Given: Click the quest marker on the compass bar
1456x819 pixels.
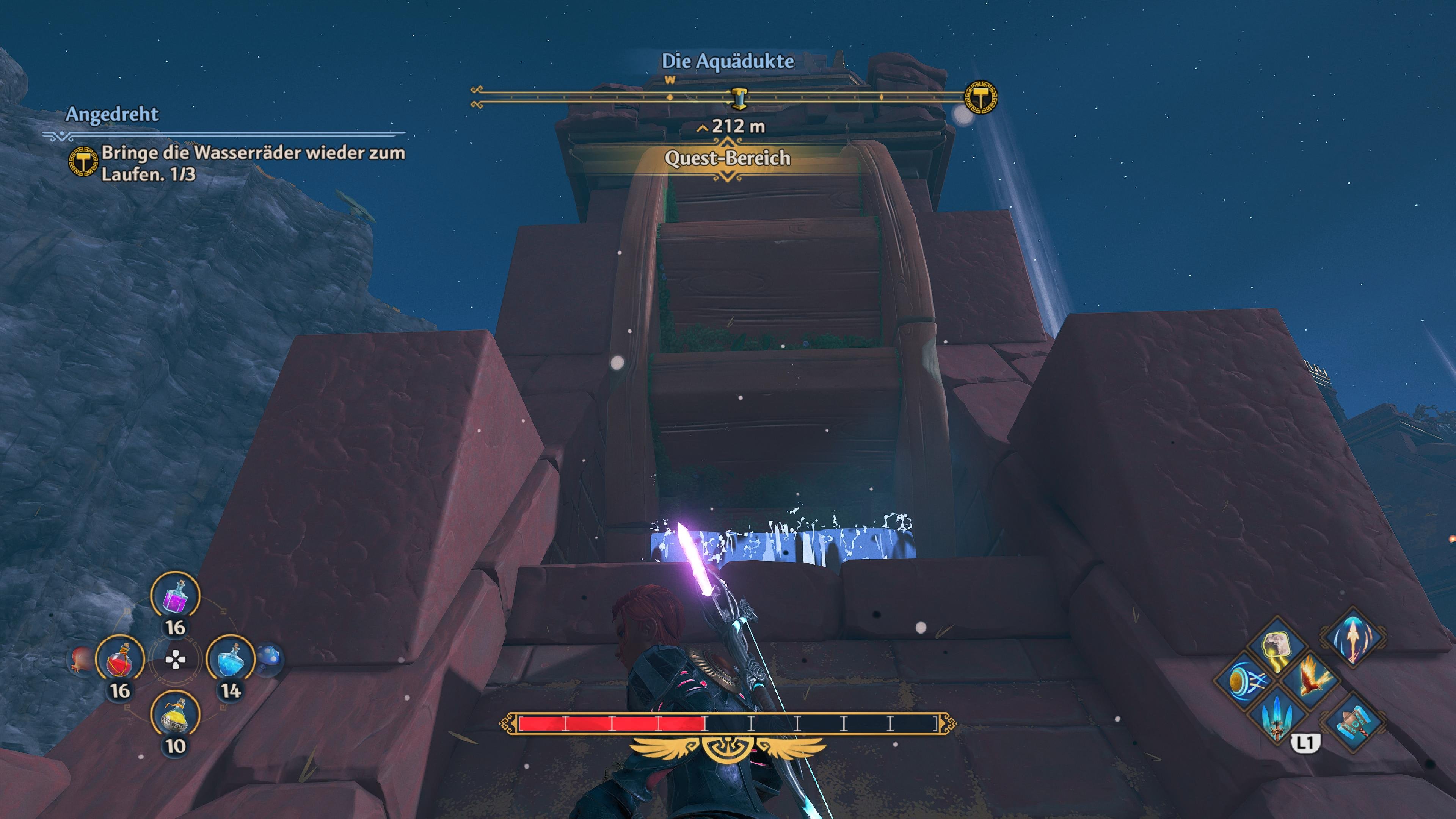Looking at the screenshot, I should (738, 98).
